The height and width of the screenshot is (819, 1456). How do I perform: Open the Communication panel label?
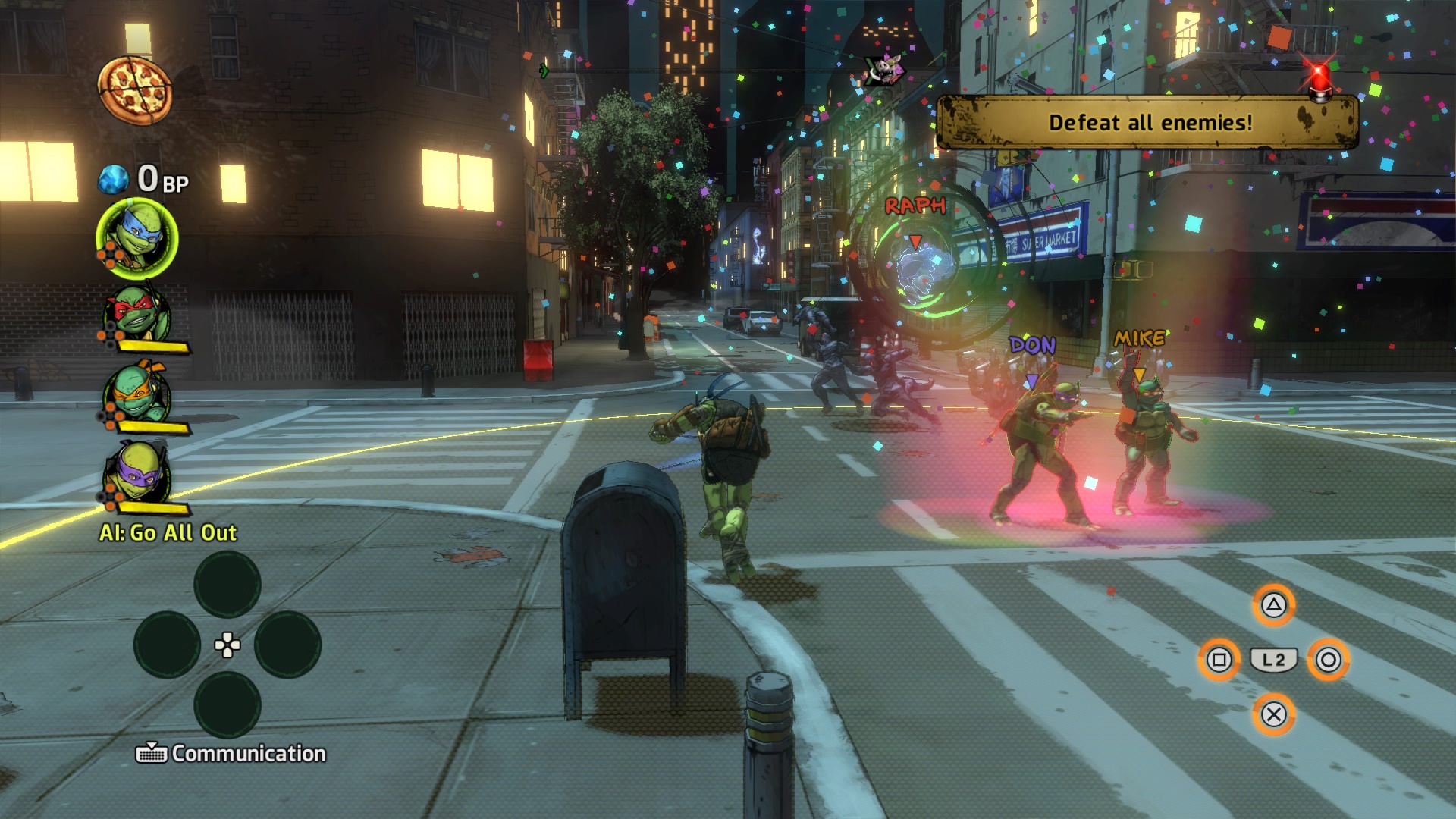pos(231,753)
